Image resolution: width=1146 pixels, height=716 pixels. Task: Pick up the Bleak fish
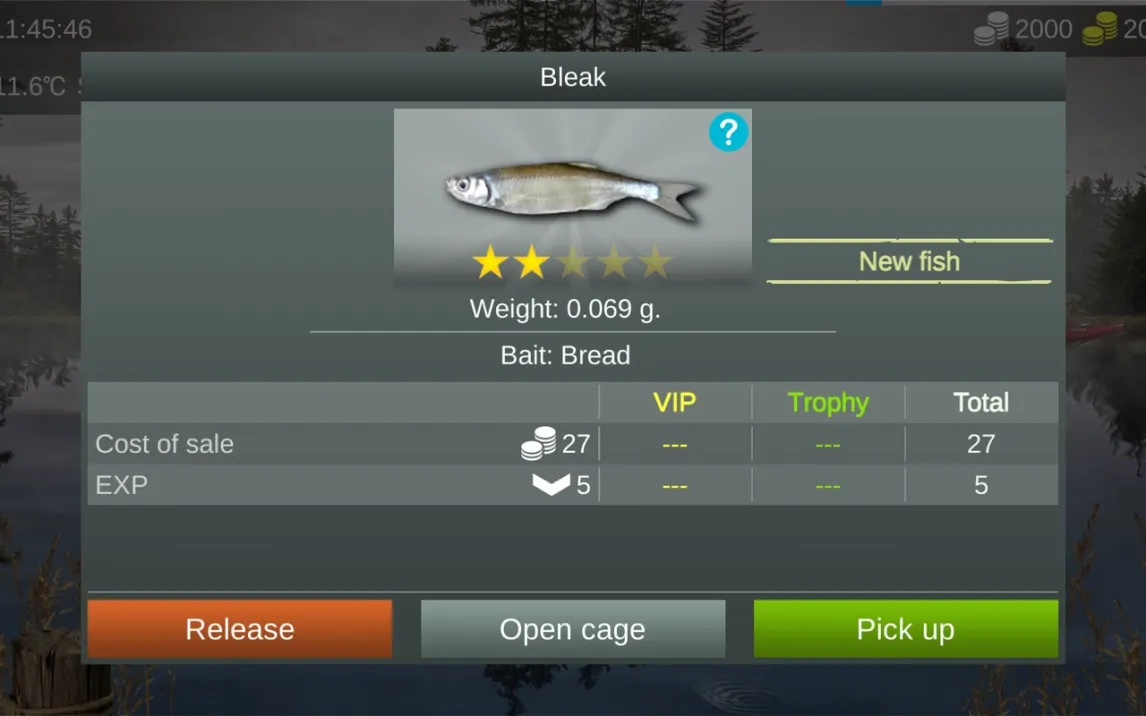(905, 629)
